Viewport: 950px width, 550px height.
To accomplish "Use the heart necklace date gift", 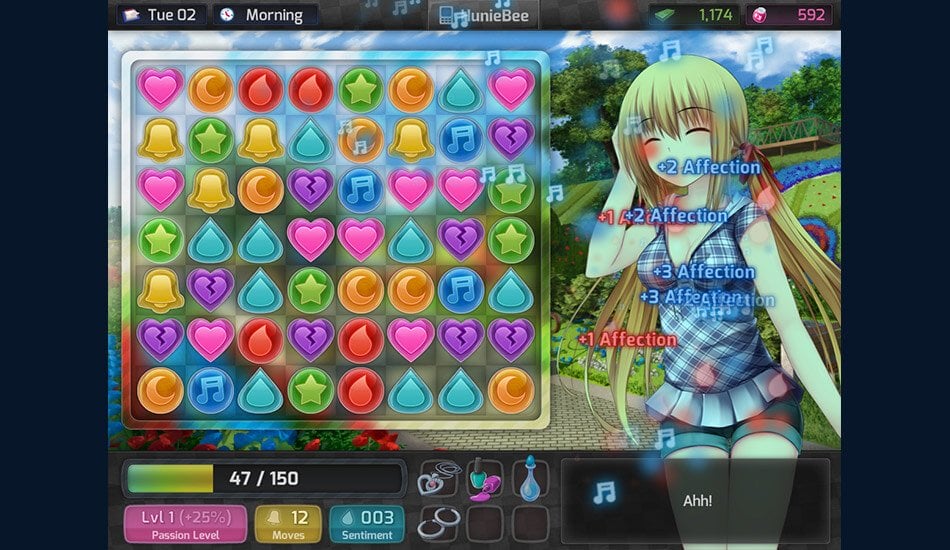I will click(x=437, y=478).
